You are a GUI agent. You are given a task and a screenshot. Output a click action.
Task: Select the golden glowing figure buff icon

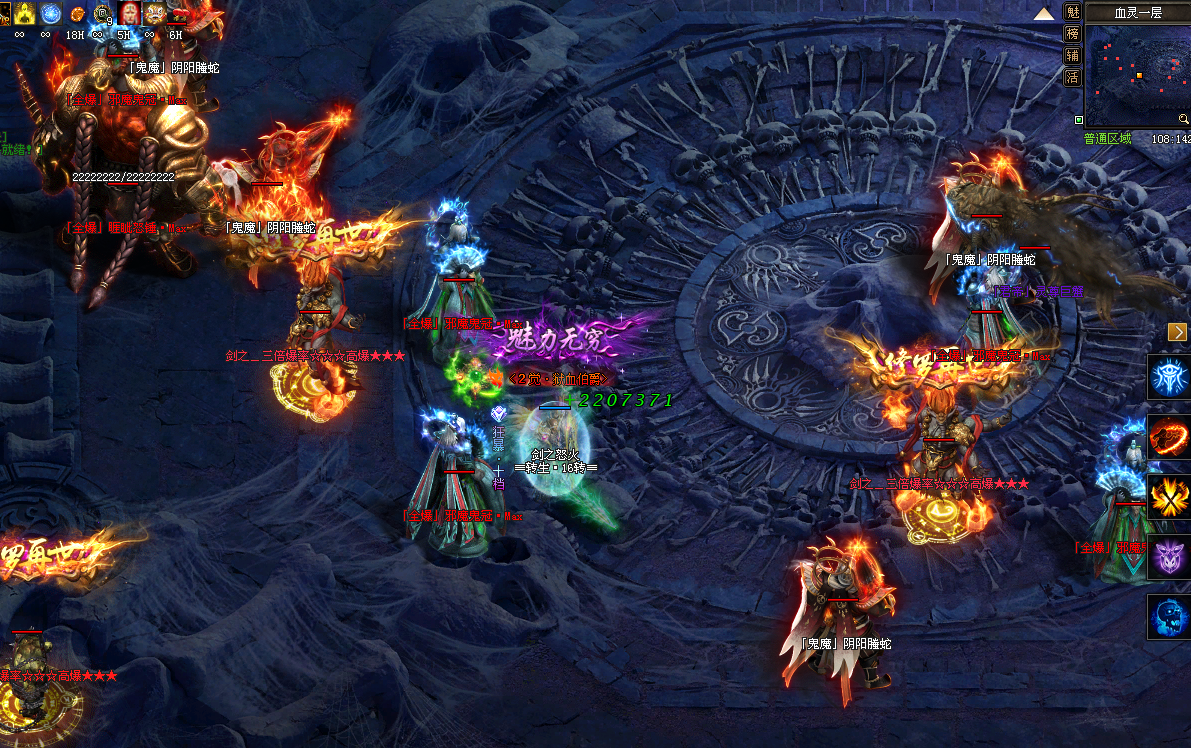coord(23,13)
